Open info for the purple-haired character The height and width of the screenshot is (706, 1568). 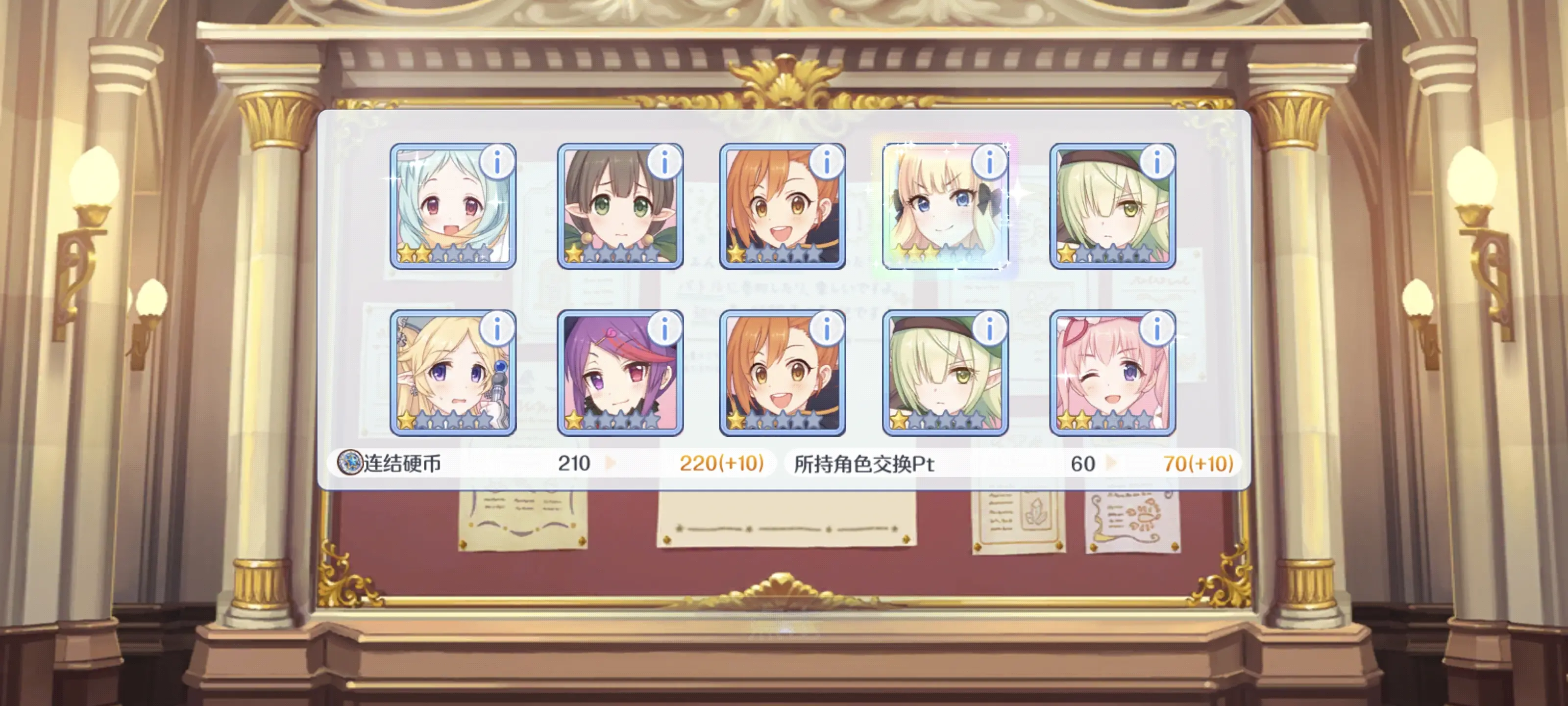pyautogui.click(x=664, y=329)
